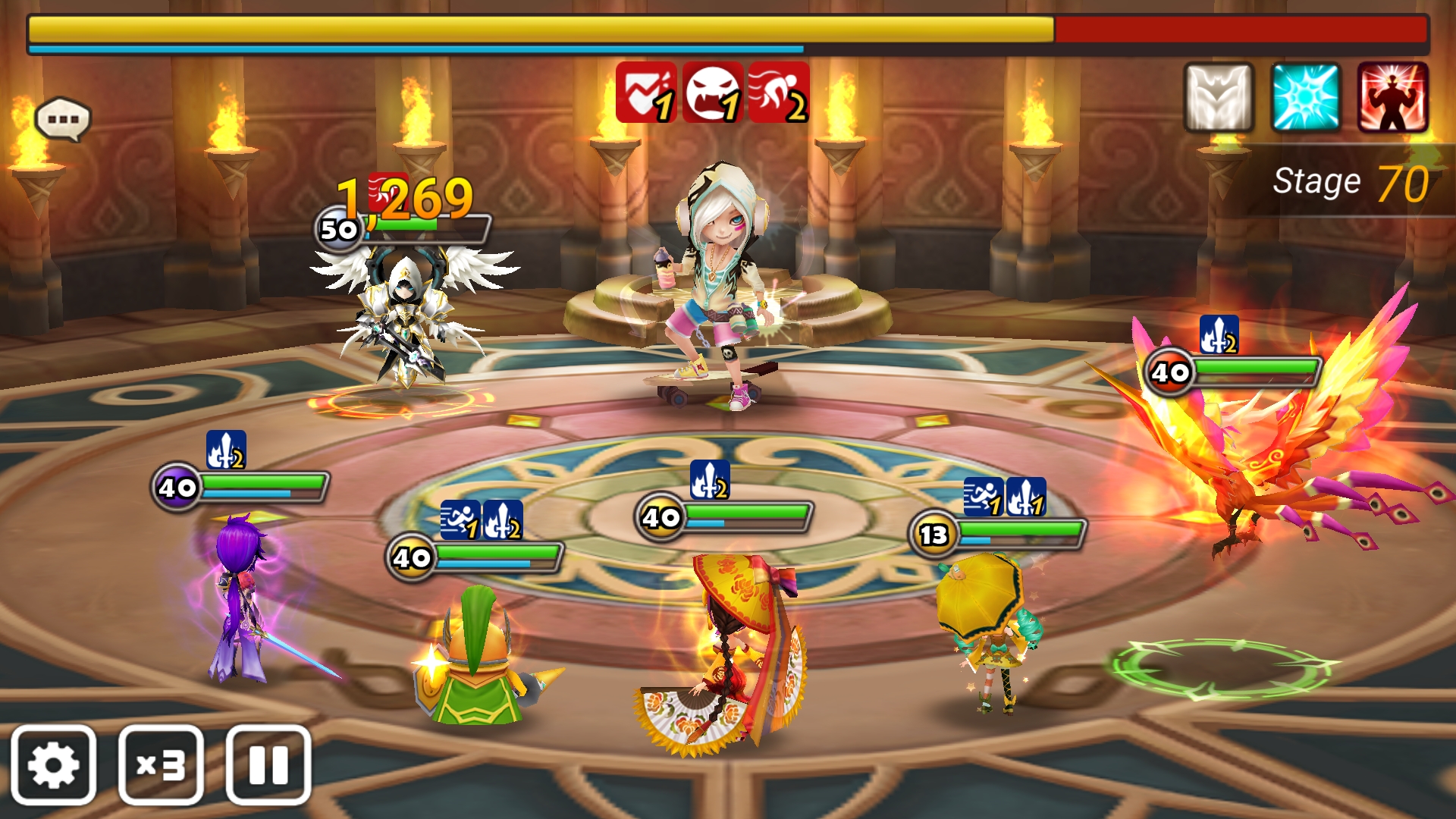Select the red silhouette boss skill icon

tap(1393, 98)
